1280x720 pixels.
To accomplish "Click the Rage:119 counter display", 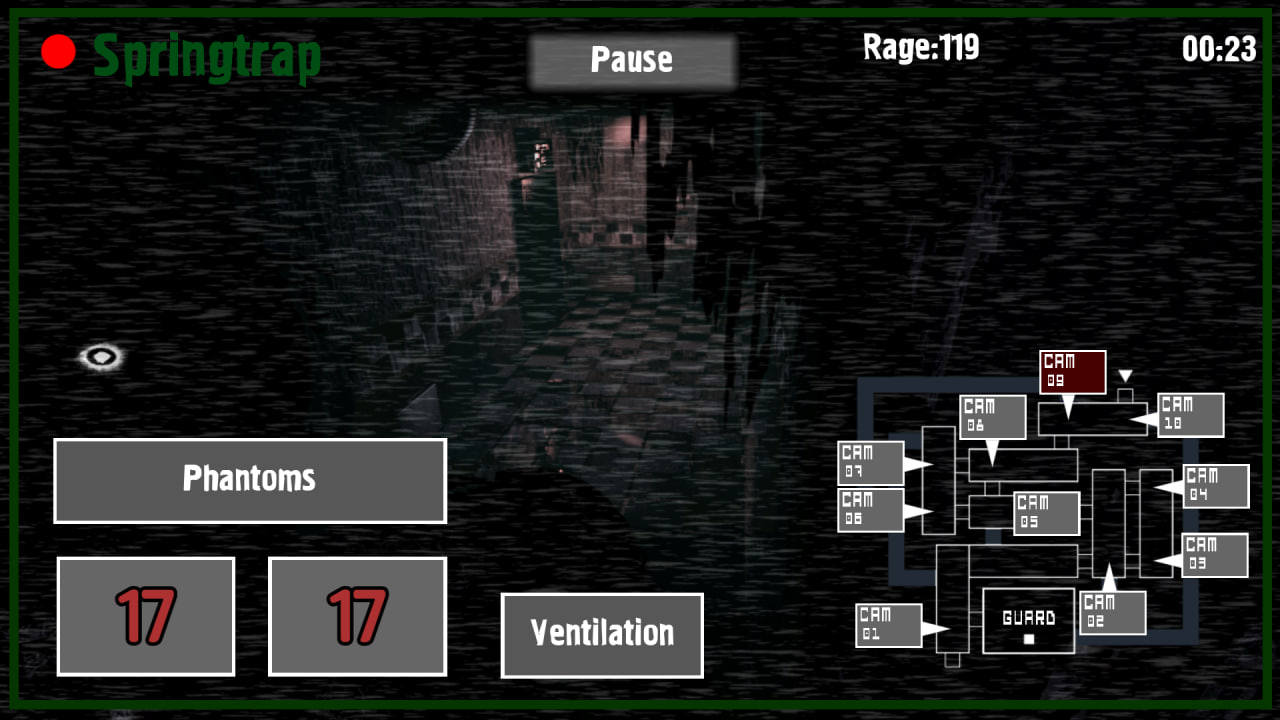I will (x=920, y=48).
